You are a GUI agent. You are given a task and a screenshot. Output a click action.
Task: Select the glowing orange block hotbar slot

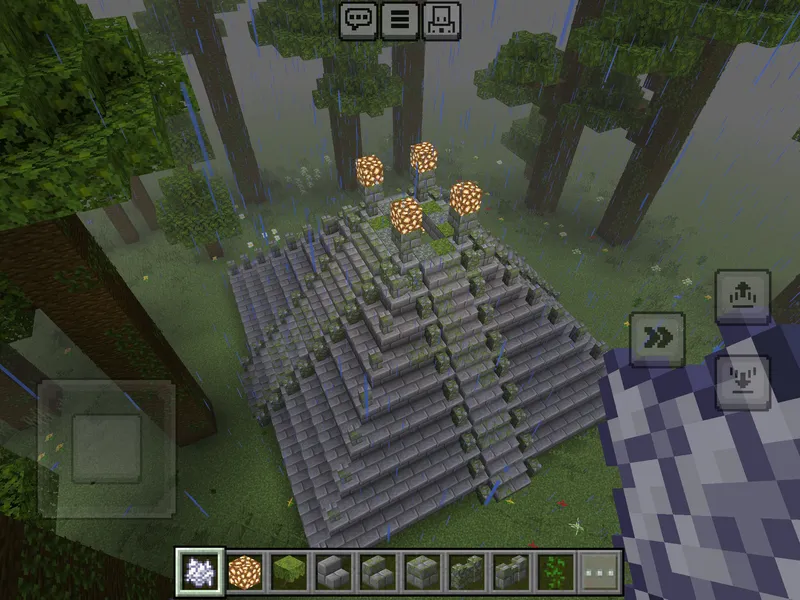244,572
